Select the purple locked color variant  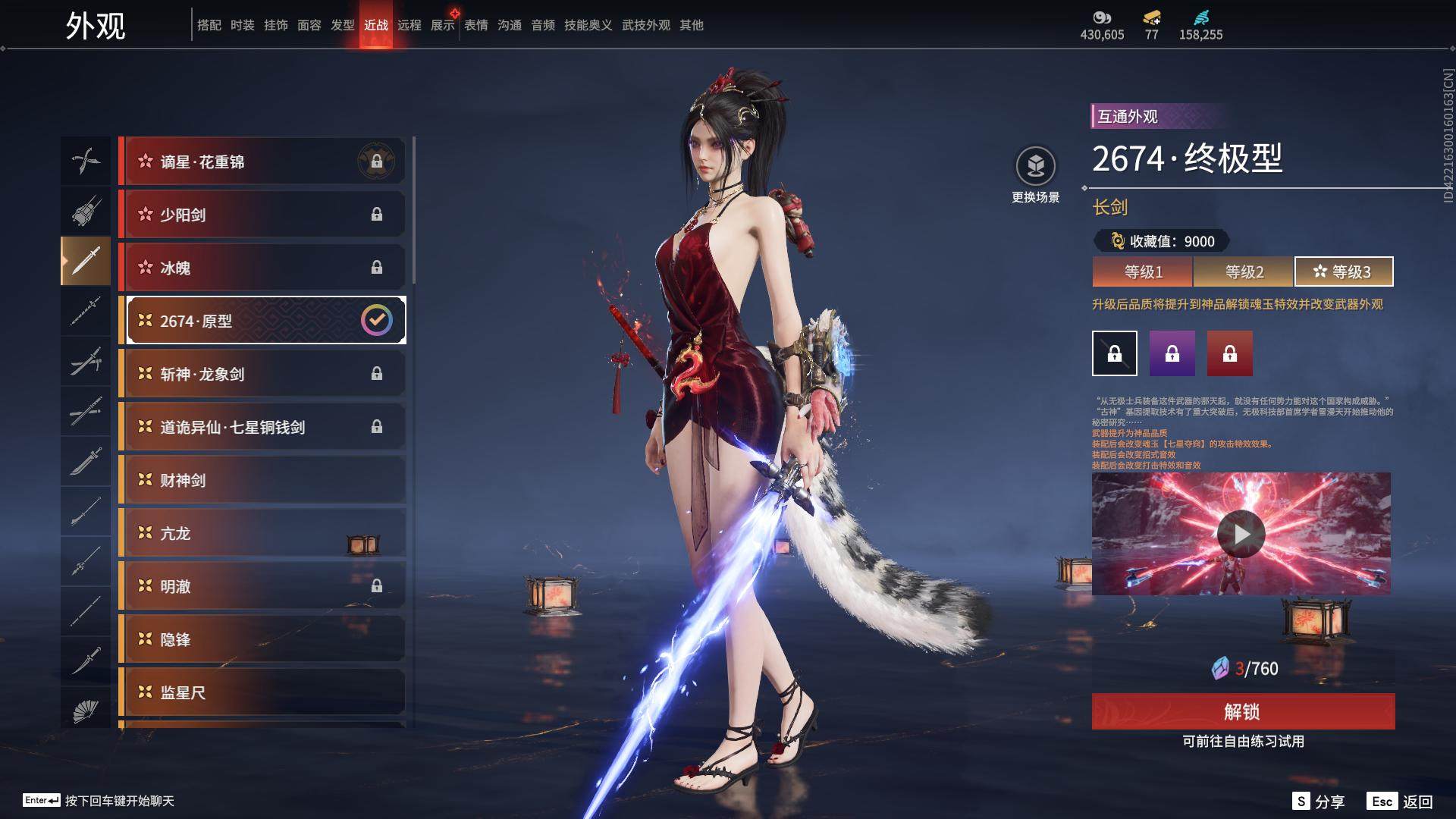[x=1172, y=353]
